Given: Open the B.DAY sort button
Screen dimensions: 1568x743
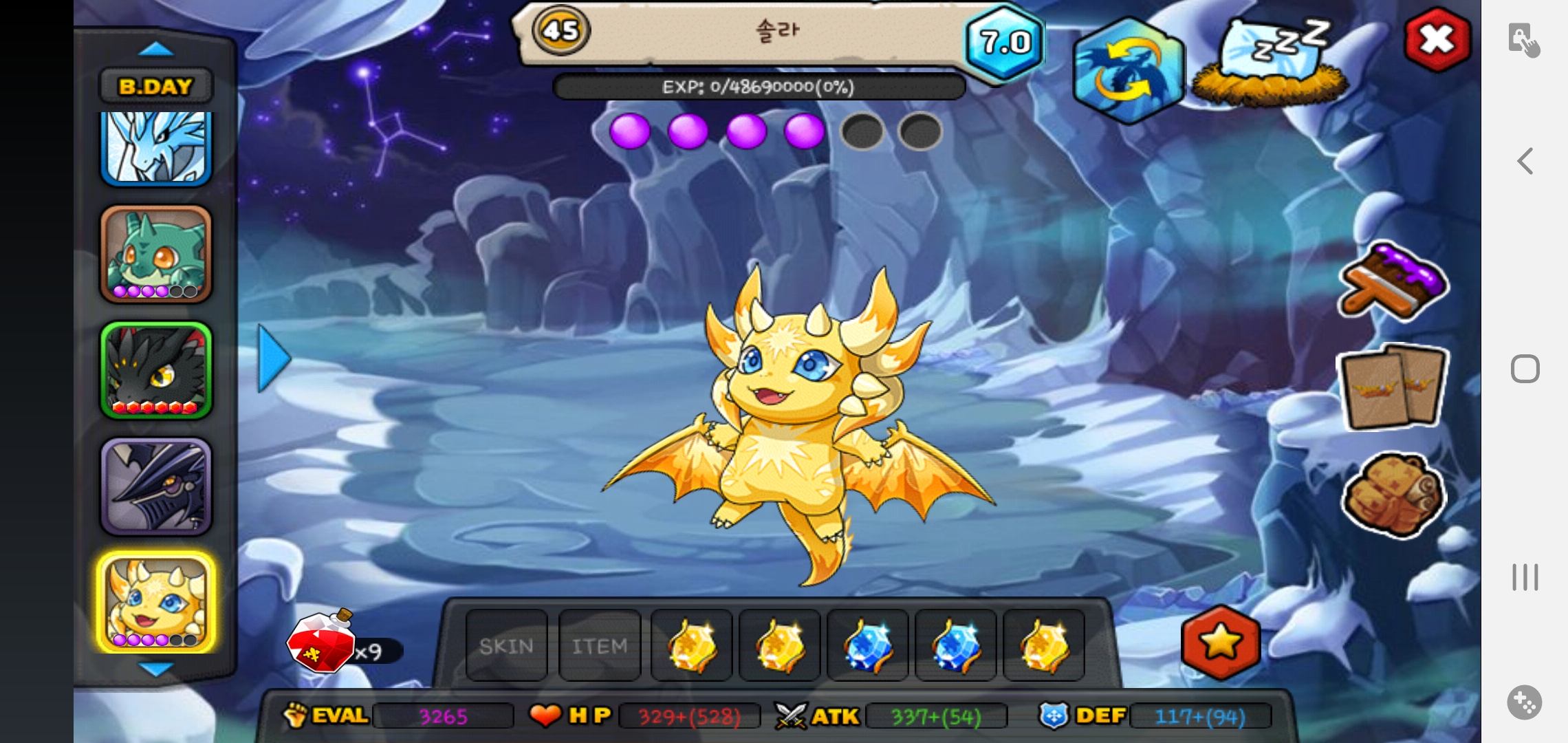Looking at the screenshot, I should click(156, 87).
